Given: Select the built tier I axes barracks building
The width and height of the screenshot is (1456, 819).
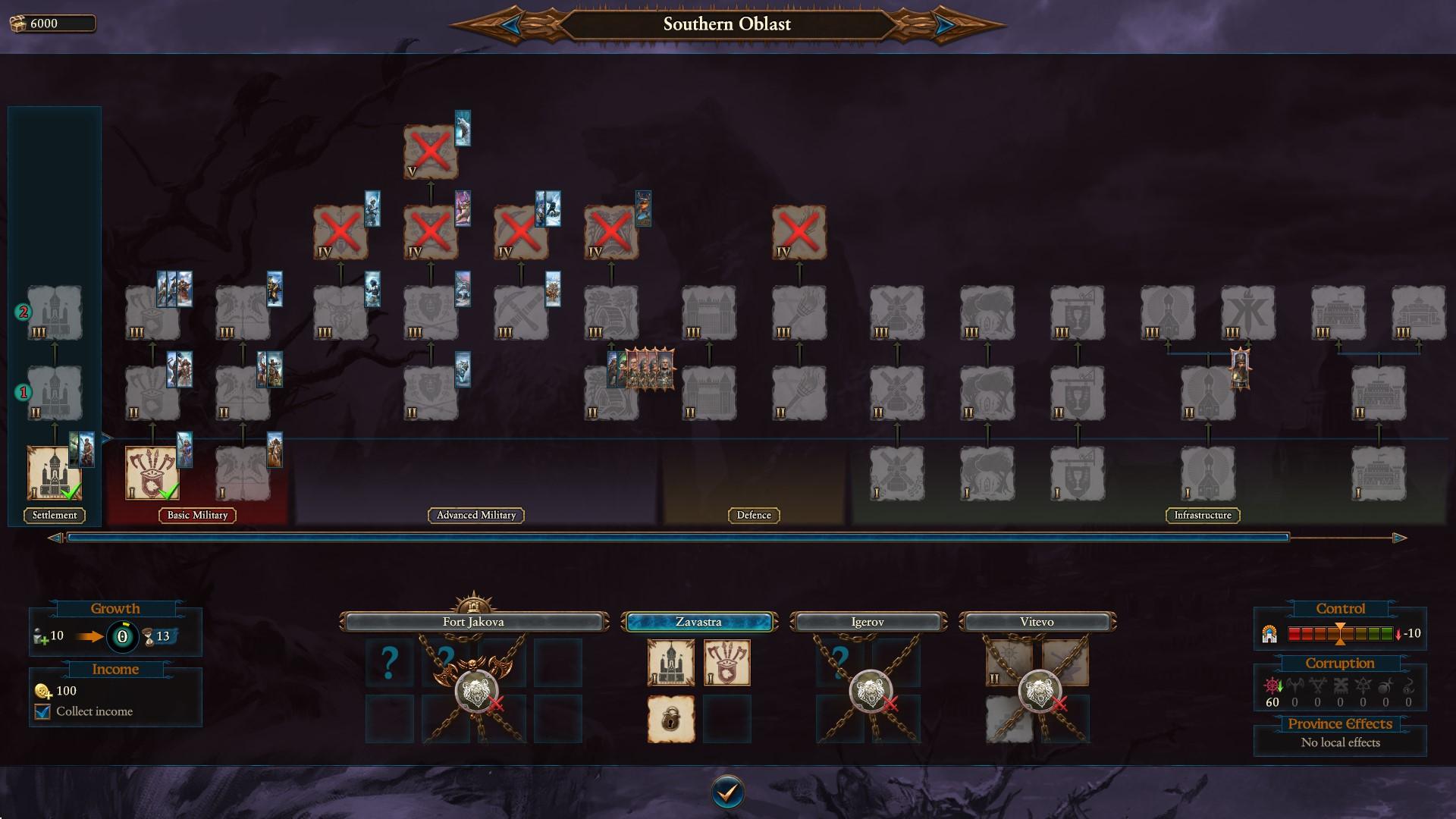Looking at the screenshot, I should pos(152,472).
